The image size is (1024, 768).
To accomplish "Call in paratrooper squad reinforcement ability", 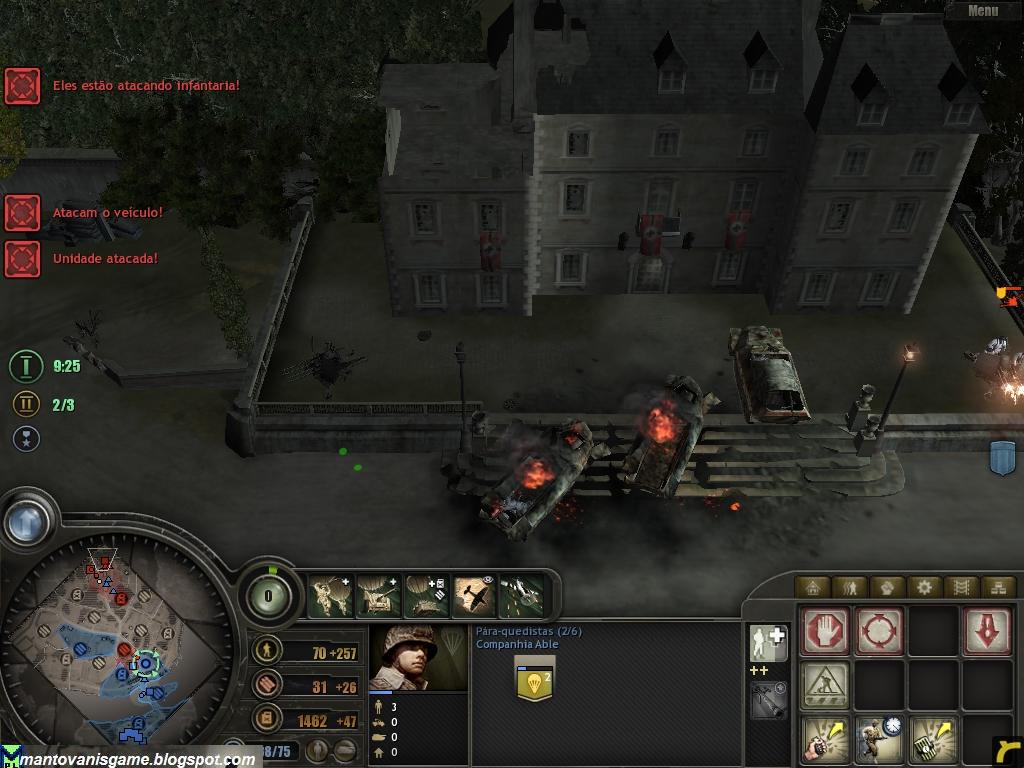I will coord(329,597).
